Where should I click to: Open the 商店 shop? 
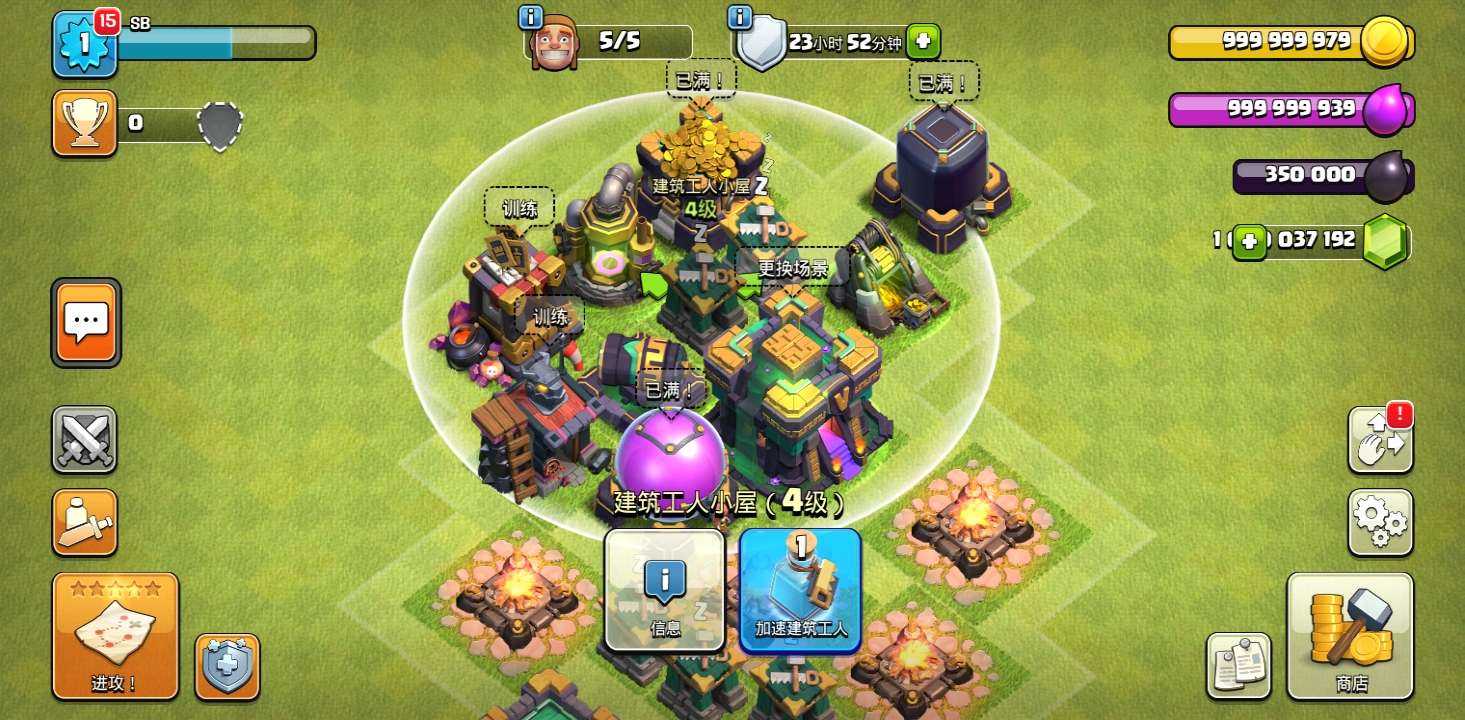coord(1350,636)
